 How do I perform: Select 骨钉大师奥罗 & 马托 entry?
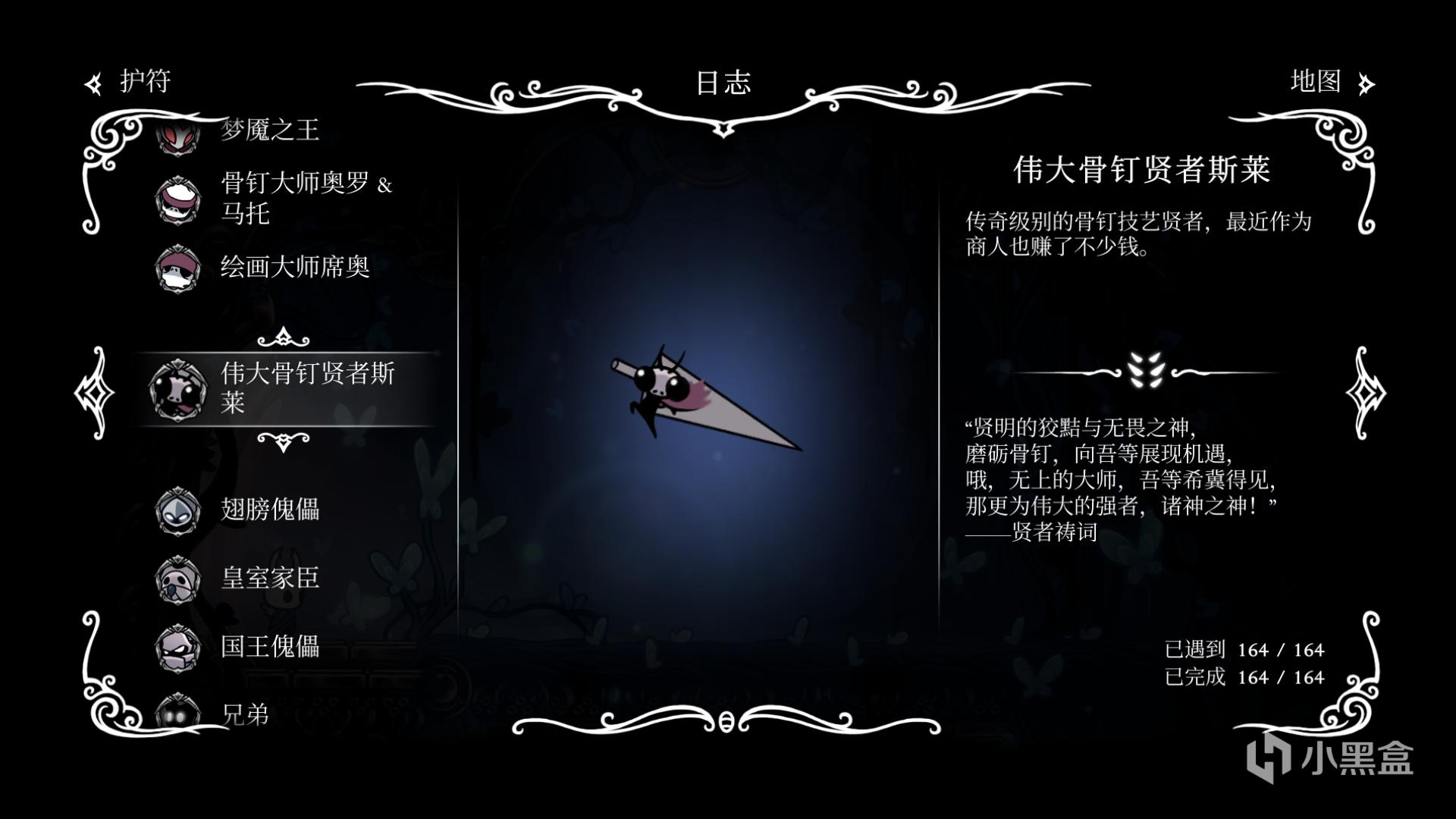[303, 198]
